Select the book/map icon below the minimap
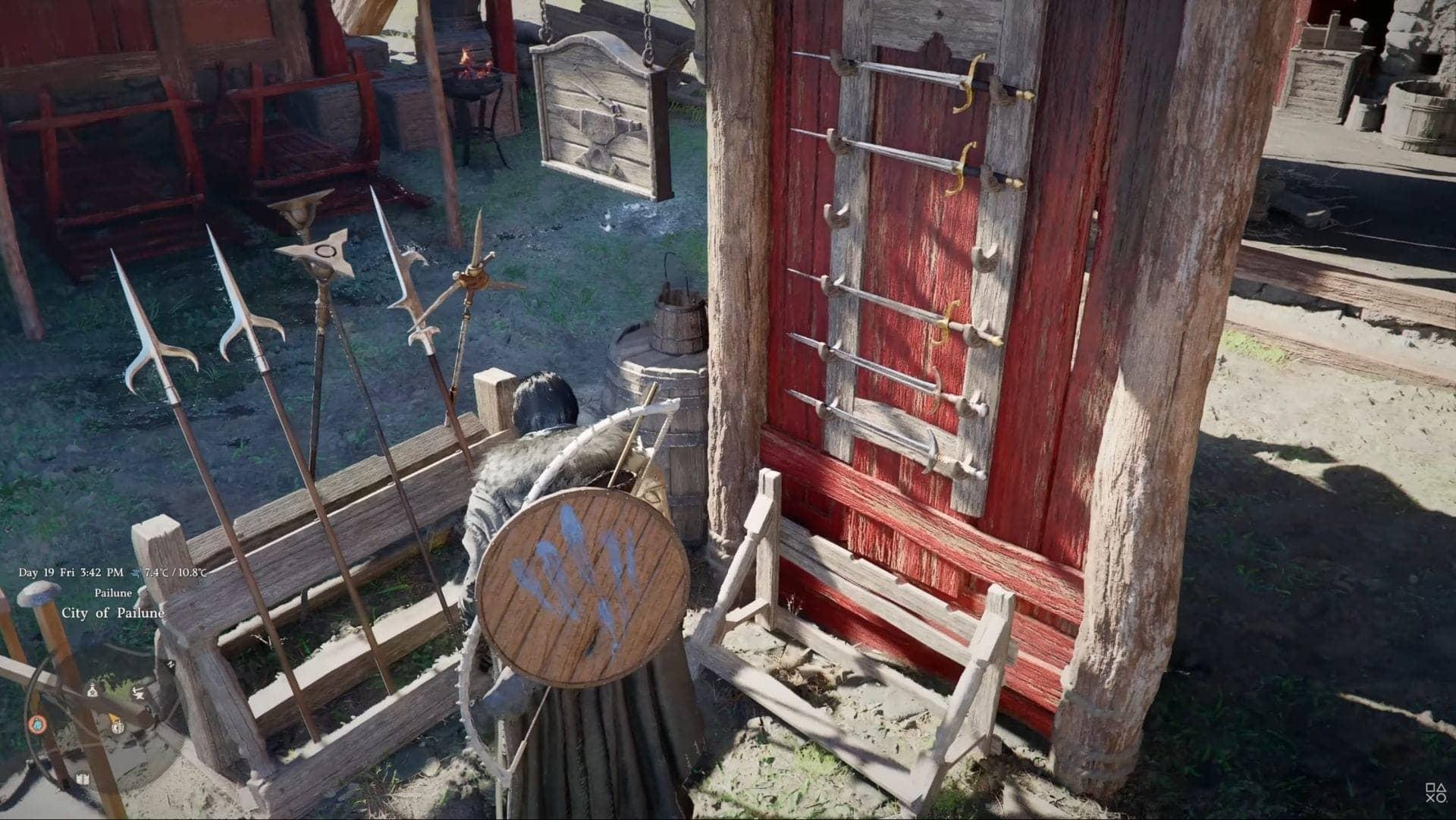This screenshot has width=1456, height=820. (x=83, y=778)
